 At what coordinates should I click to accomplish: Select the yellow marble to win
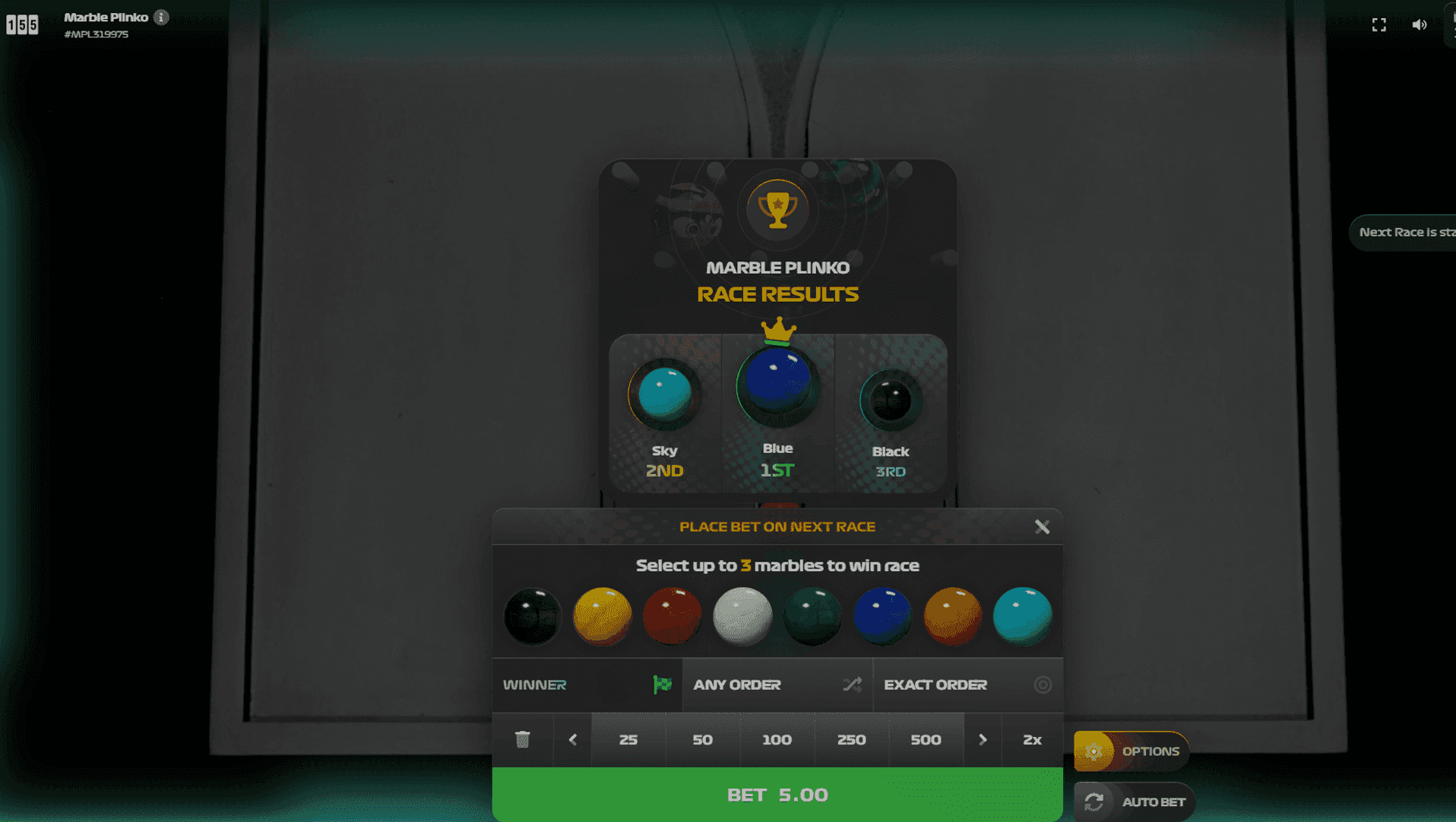(x=602, y=616)
